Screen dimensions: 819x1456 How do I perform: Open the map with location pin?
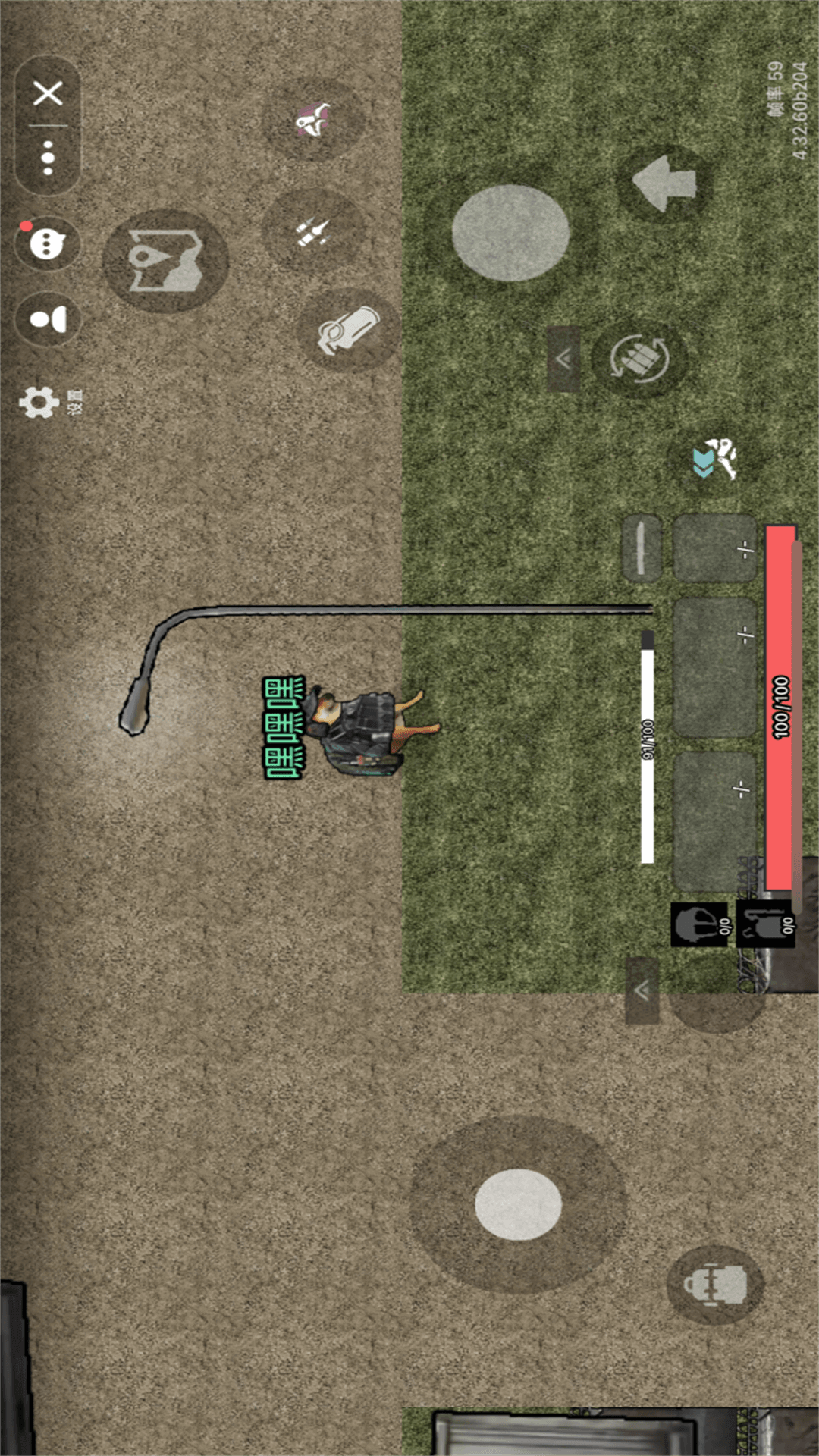[165, 261]
